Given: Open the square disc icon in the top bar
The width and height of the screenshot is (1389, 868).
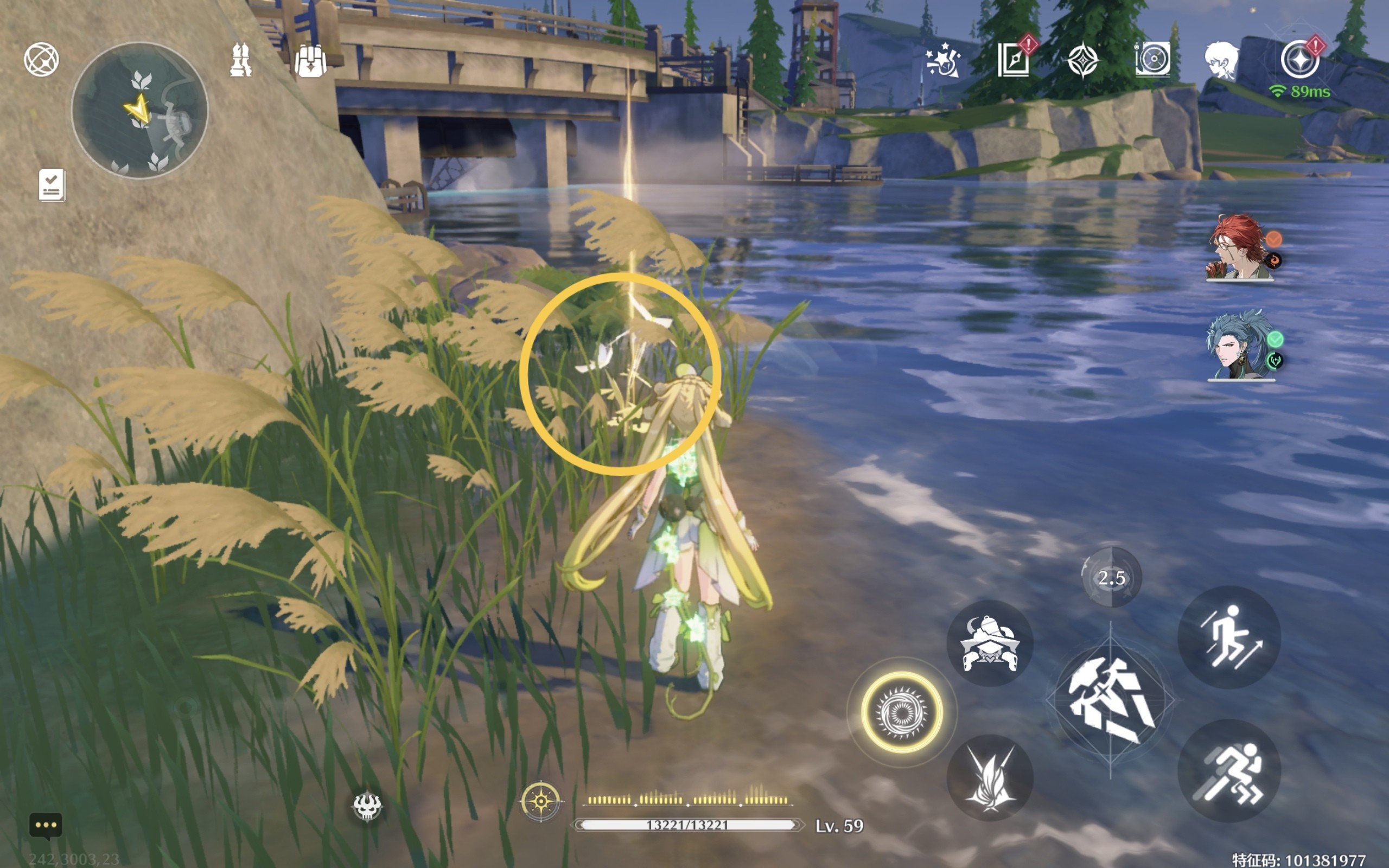Looking at the screenshot, I should point(1152,60).
